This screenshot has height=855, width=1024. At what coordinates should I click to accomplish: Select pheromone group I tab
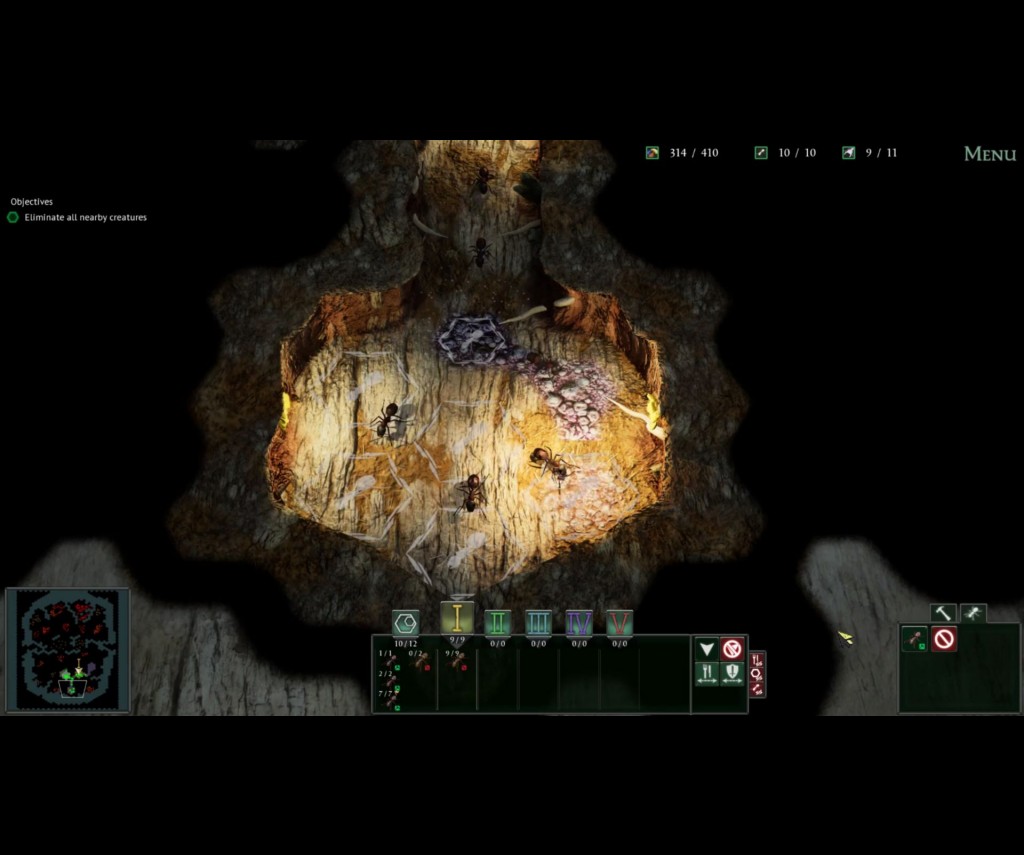[457, 618]
